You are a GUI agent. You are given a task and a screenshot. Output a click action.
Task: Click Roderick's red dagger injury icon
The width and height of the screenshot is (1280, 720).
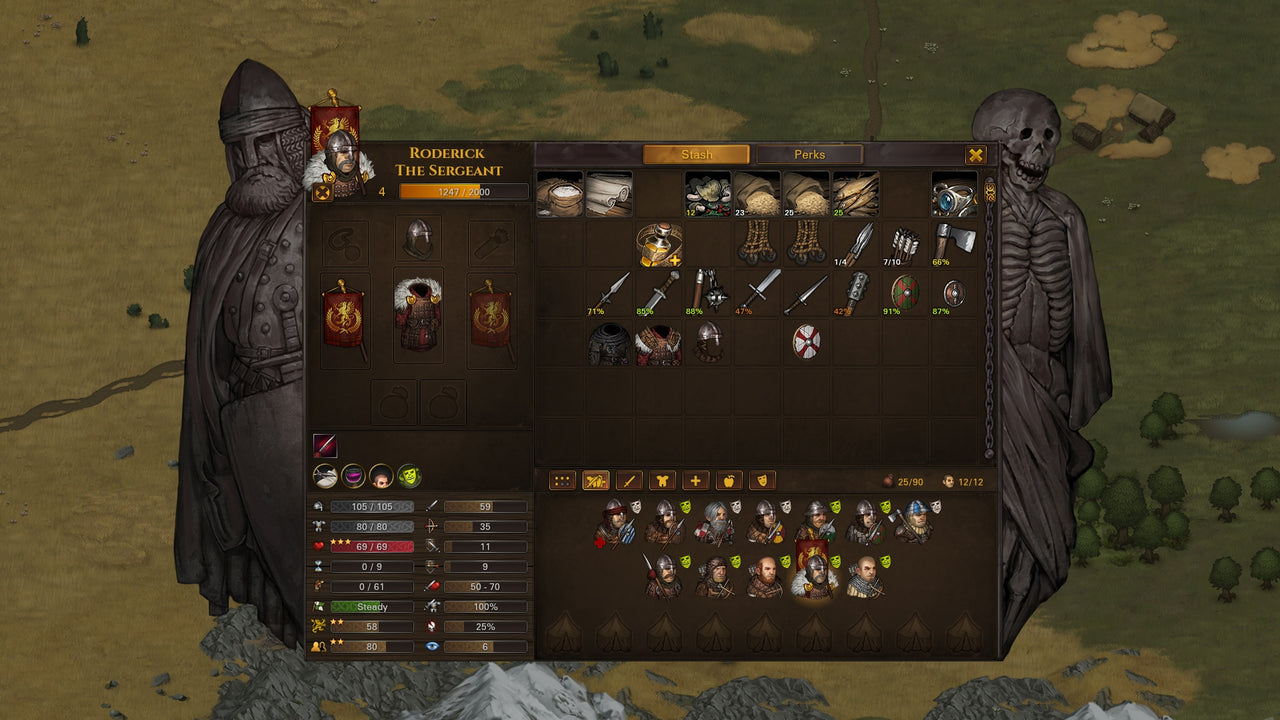pos(325,444)
